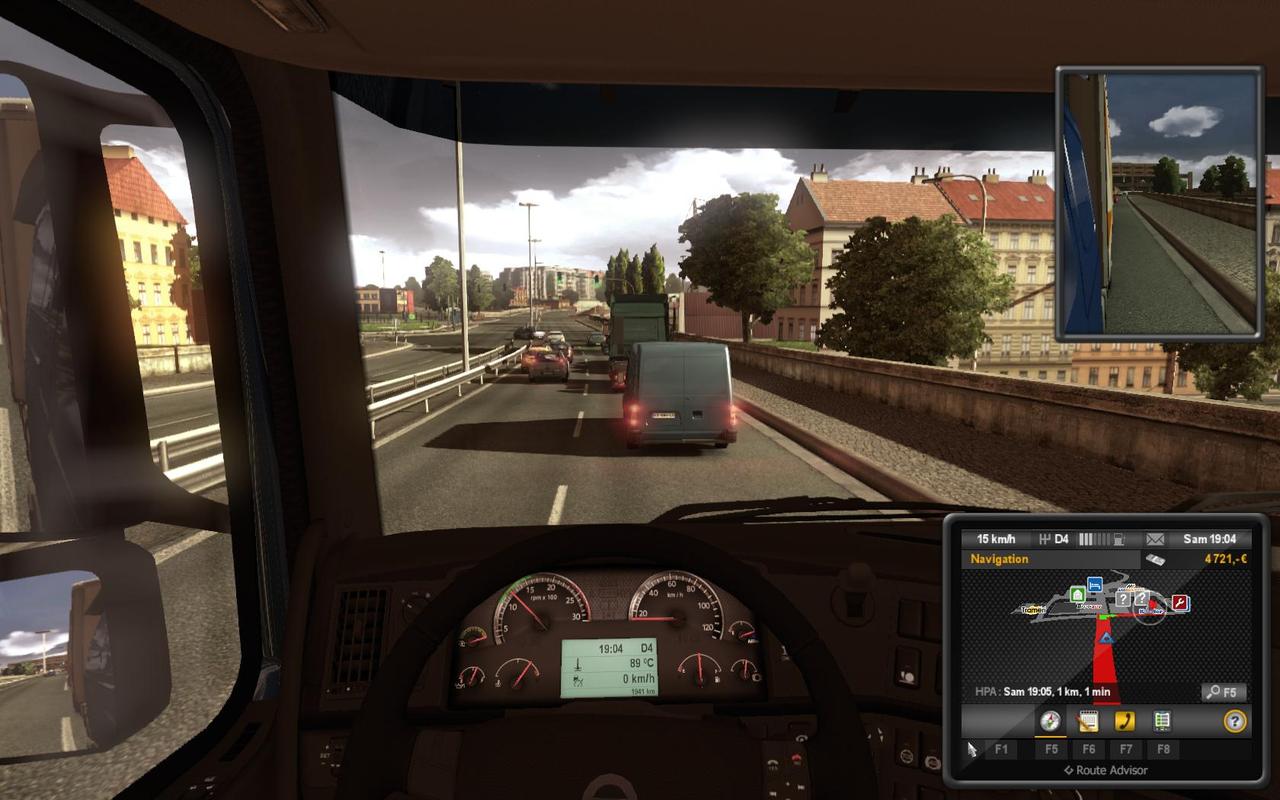Show the green checklist tab

1162,721
